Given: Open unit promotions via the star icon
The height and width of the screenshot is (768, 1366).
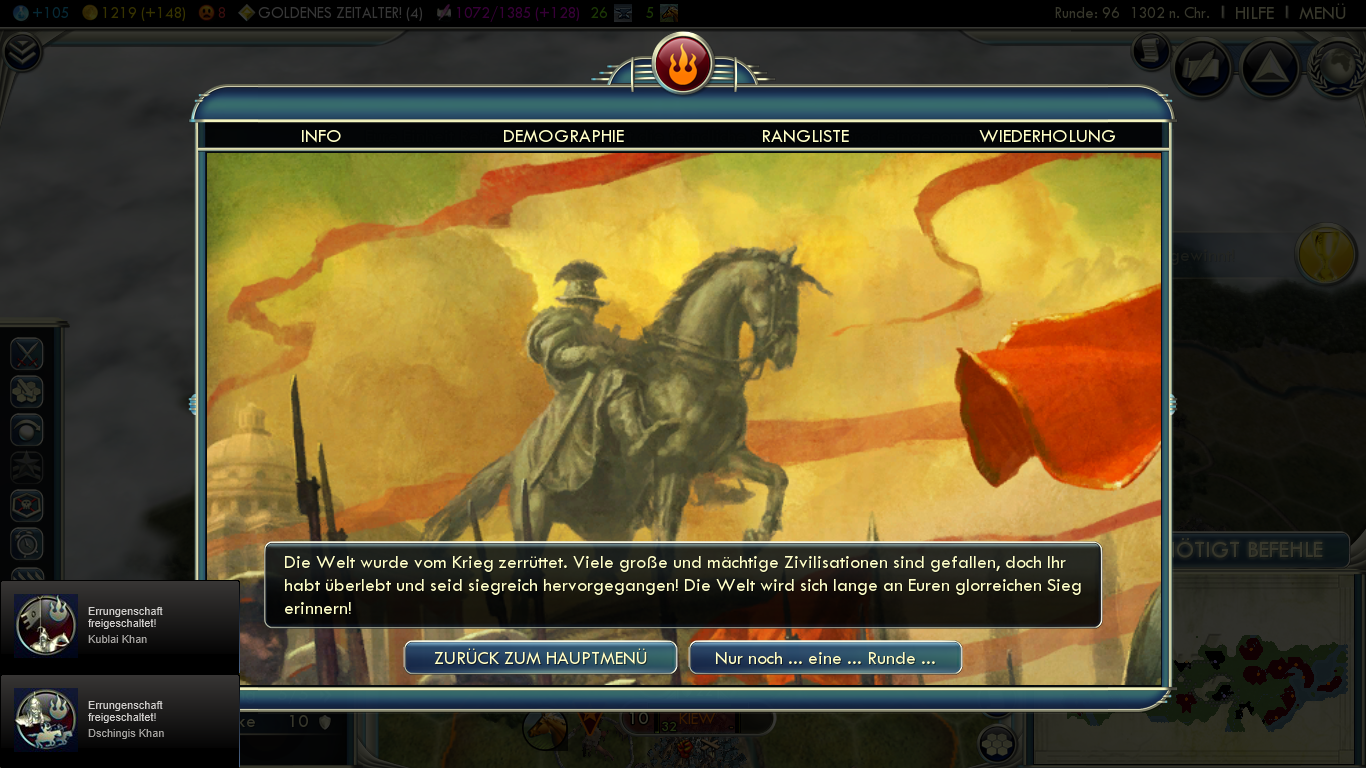Looking at the screenshot, I should [x=26, y=466].
